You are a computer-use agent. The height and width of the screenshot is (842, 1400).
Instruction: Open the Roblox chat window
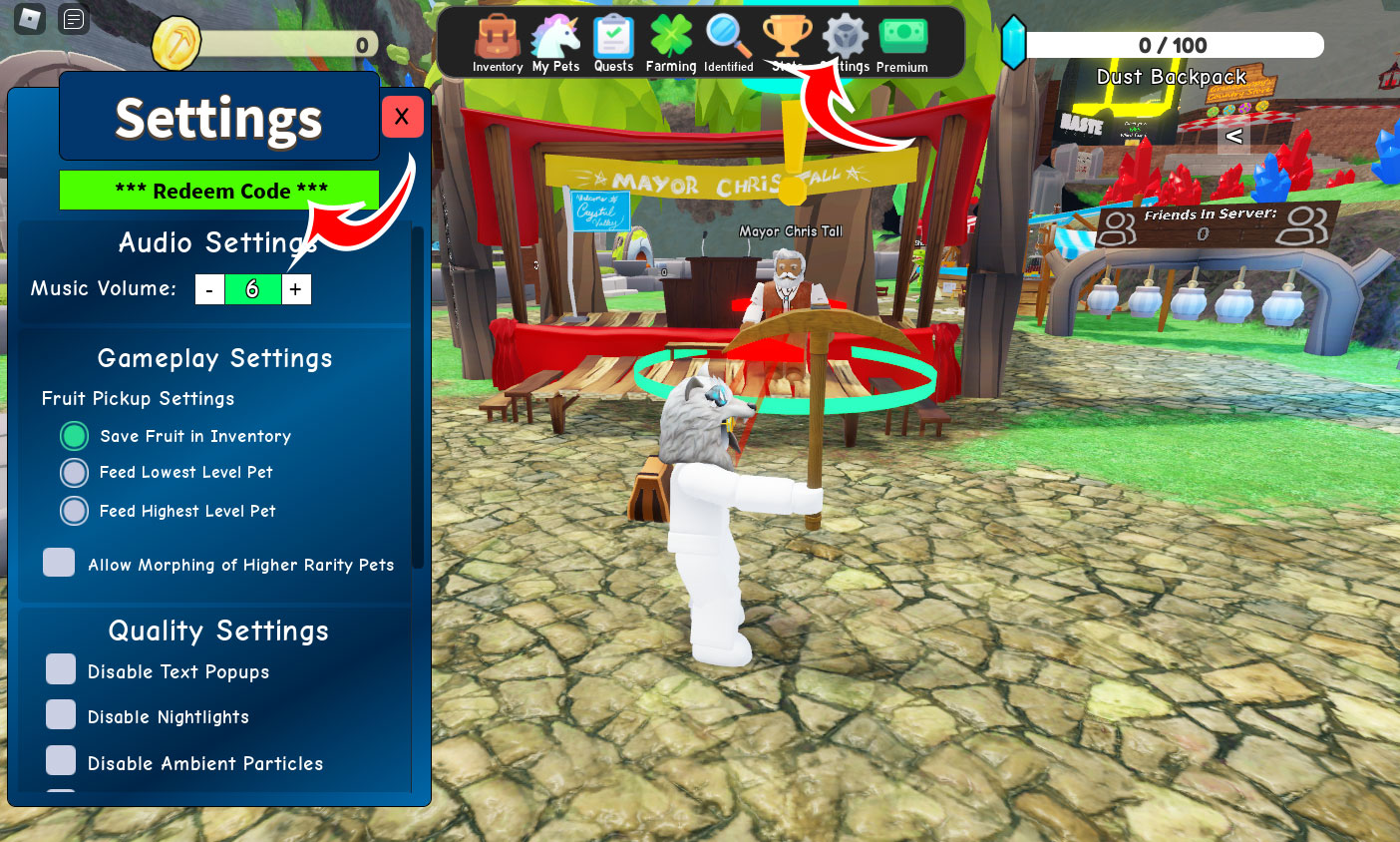74,18
